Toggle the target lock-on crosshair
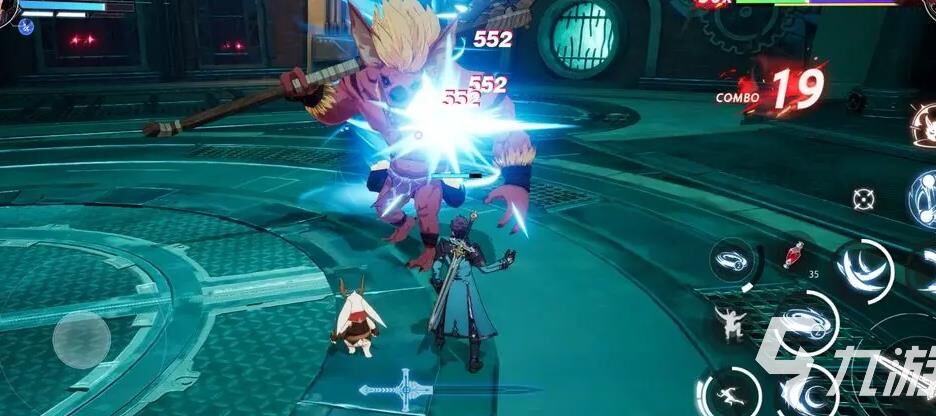 863,198
